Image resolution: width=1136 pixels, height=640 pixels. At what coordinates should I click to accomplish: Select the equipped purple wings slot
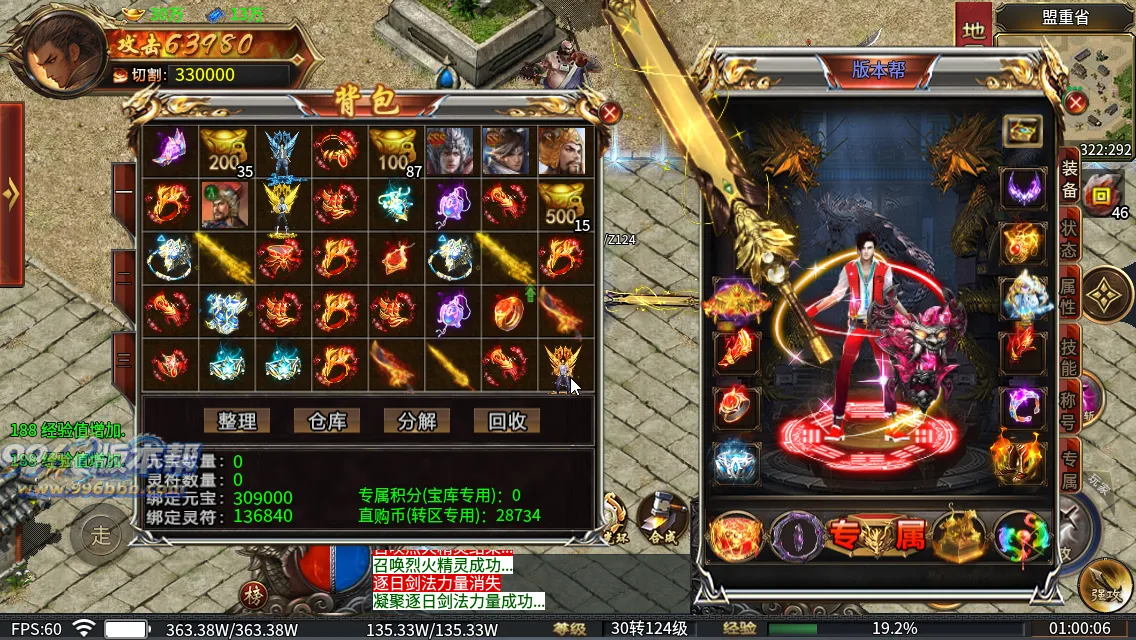pos(1022,188)
